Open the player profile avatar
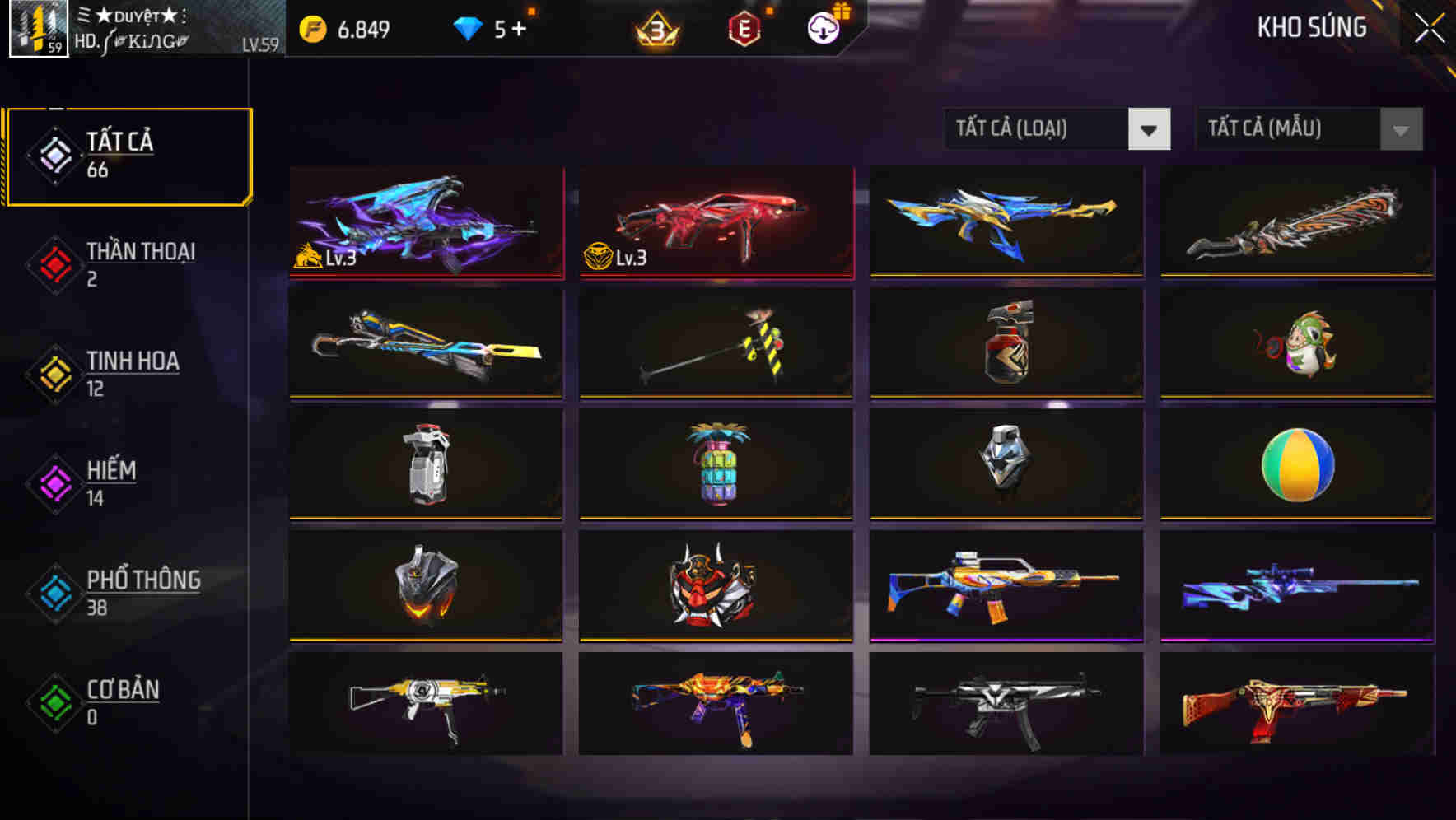 39,30
